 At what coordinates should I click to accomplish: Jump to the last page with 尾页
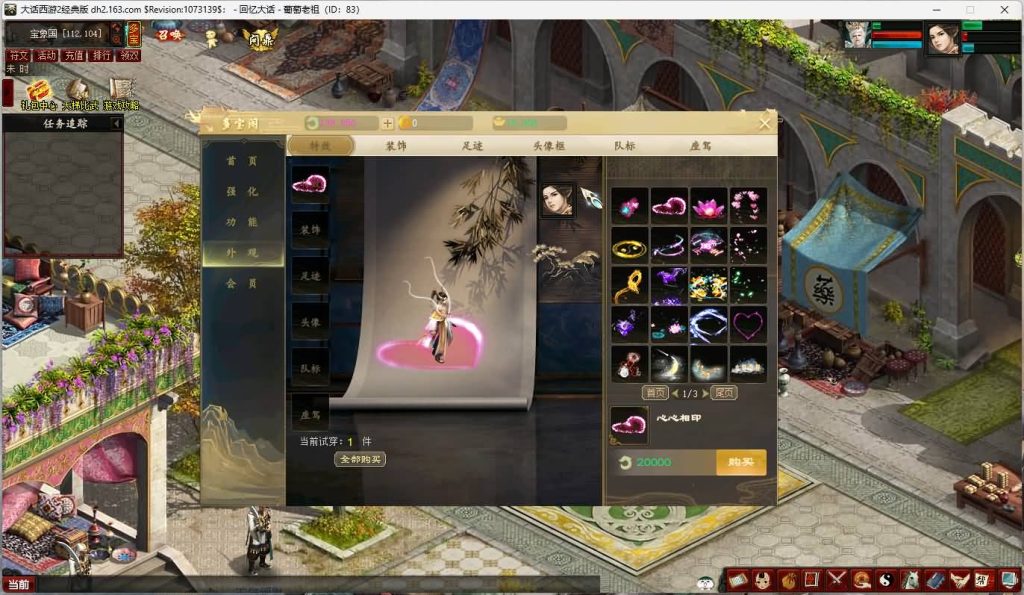pyautogui.click(x=724, y=393)
